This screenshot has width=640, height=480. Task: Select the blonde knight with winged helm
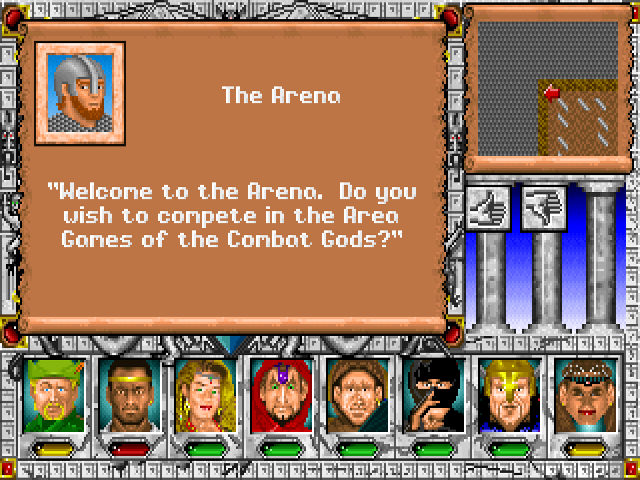pos(506,395)
